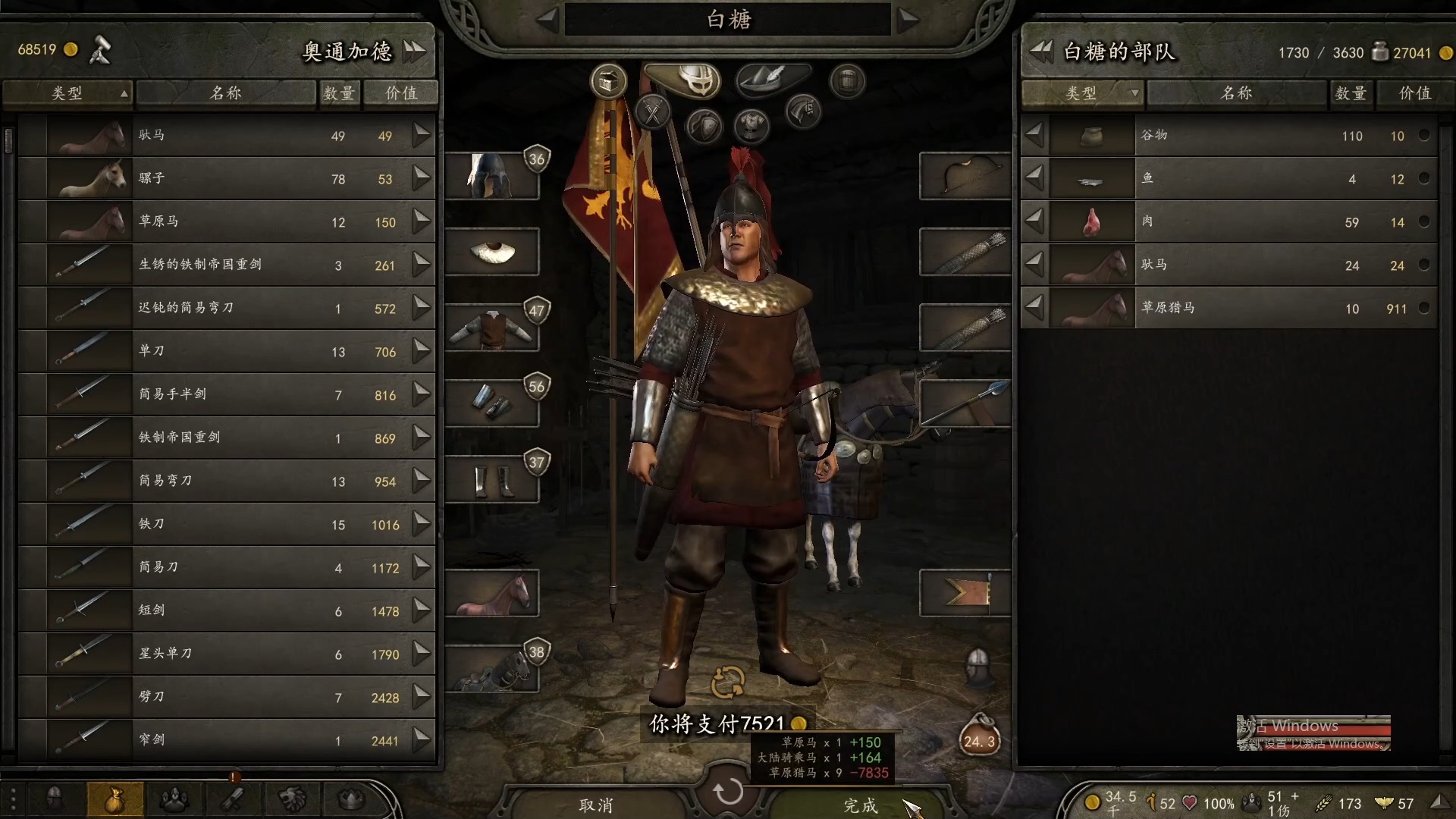Image resolution: width=1456 pixels, height=819 pixels.
Task: Reset the trade with circular arrow button
Action: pos(728,792)
